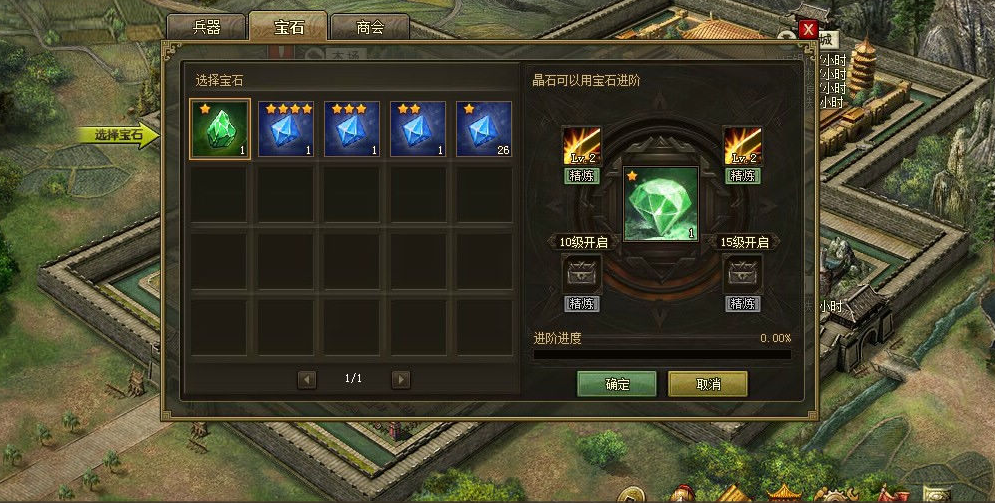This screenshot has height=503, width=995.
Task: Choose the four-star blue gem
Action: [286, 129]
